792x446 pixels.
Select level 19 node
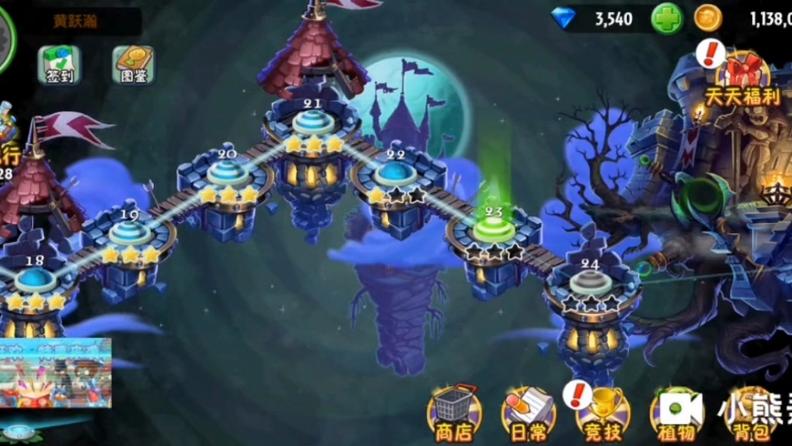tap(130, 234)
